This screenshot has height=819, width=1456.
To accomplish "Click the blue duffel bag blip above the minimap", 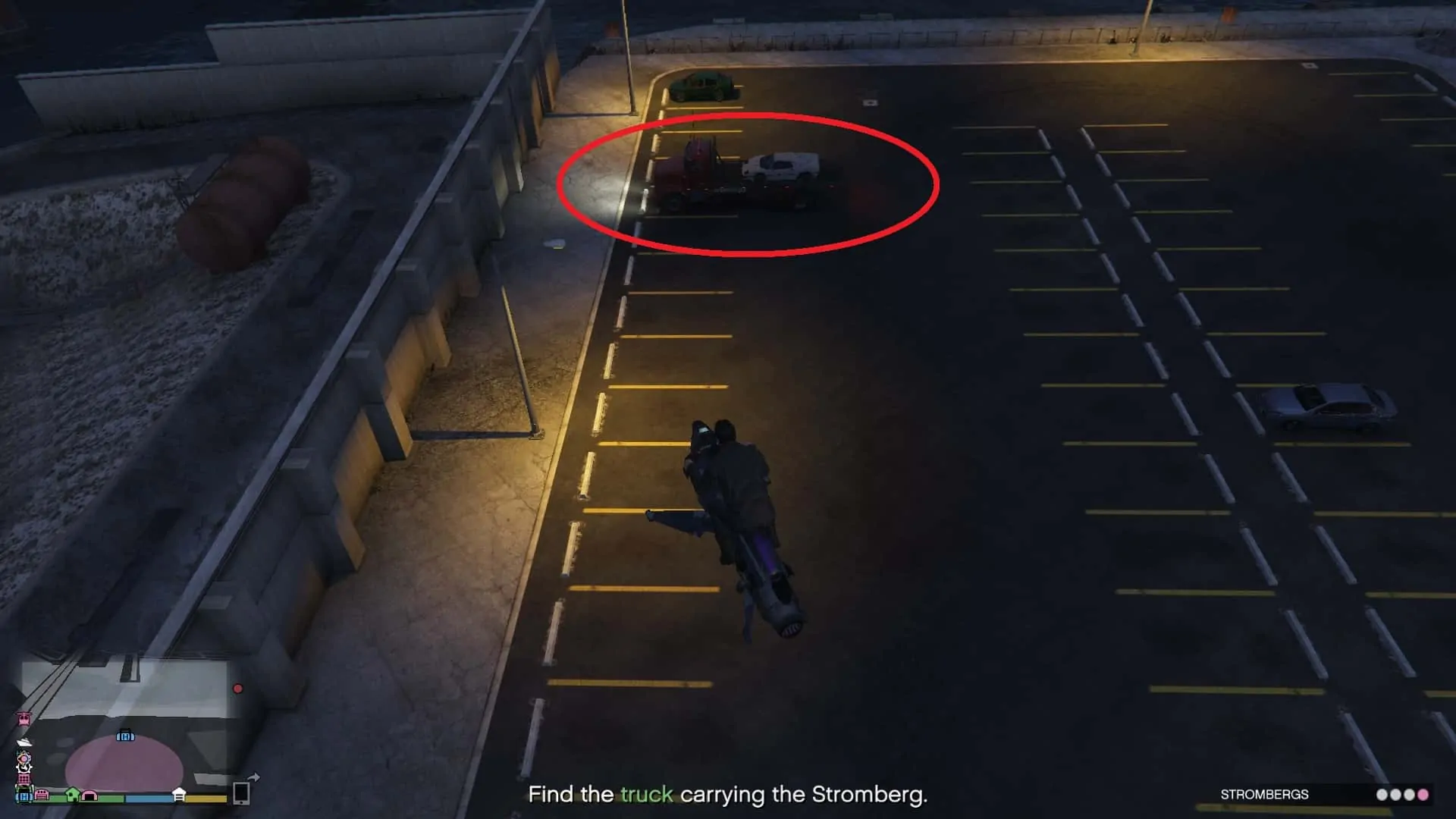I will point(125,736).
